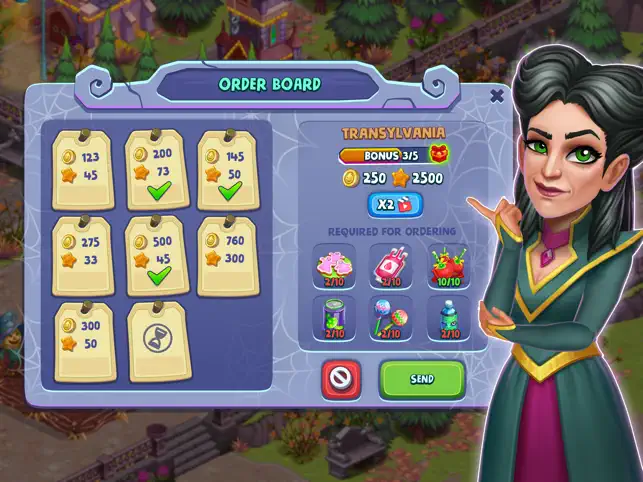Choose order card with 500 coins
The width and height of the screenshot is (643, 482).
click(x=157, y=255)
